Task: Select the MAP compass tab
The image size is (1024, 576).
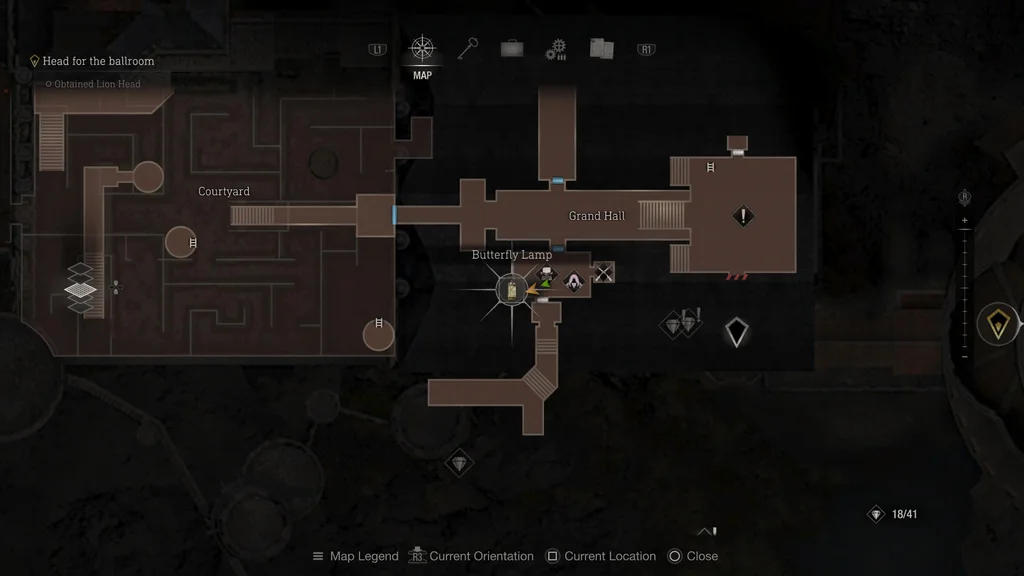Action: coord(422,49)
